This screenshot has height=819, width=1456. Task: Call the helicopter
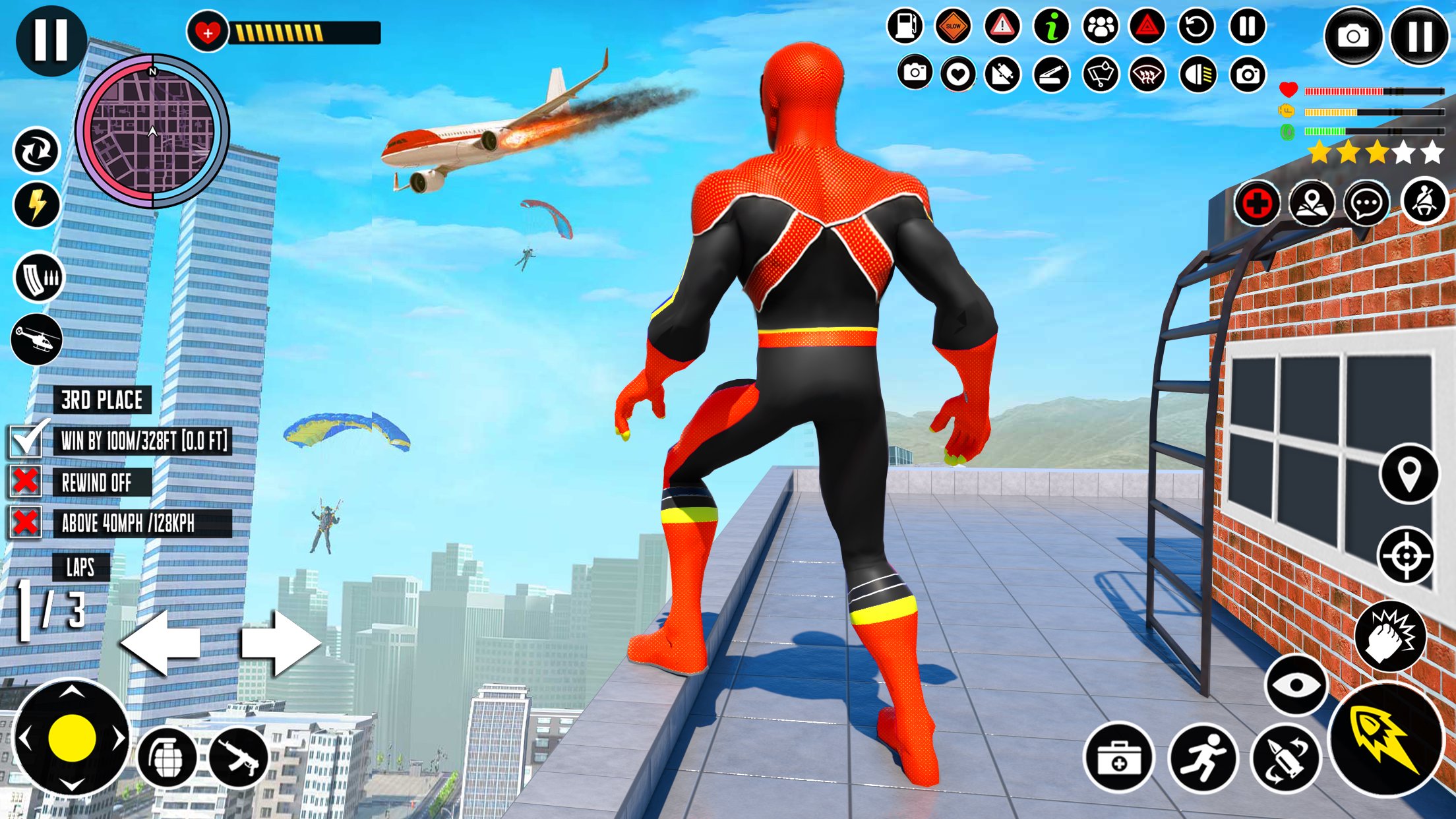pyautogui.click(x=37, y=340)
